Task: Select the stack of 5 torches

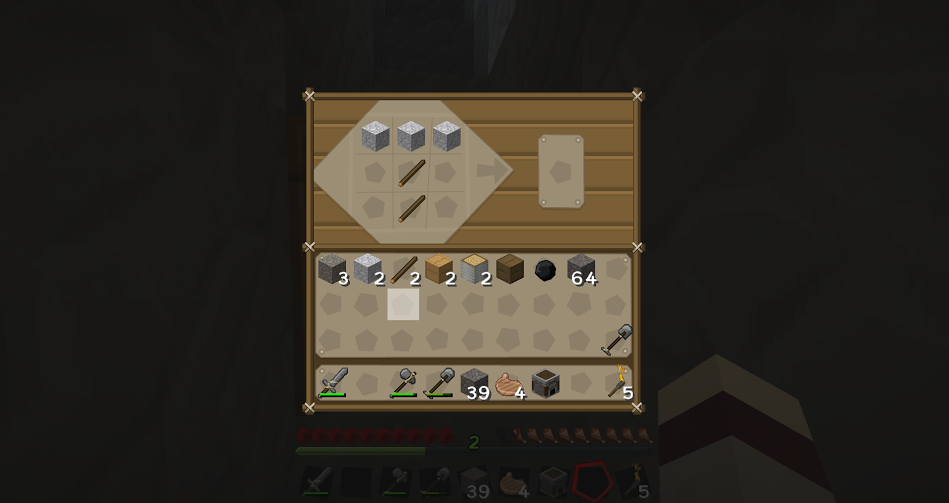Action: (x=618, y=383)
